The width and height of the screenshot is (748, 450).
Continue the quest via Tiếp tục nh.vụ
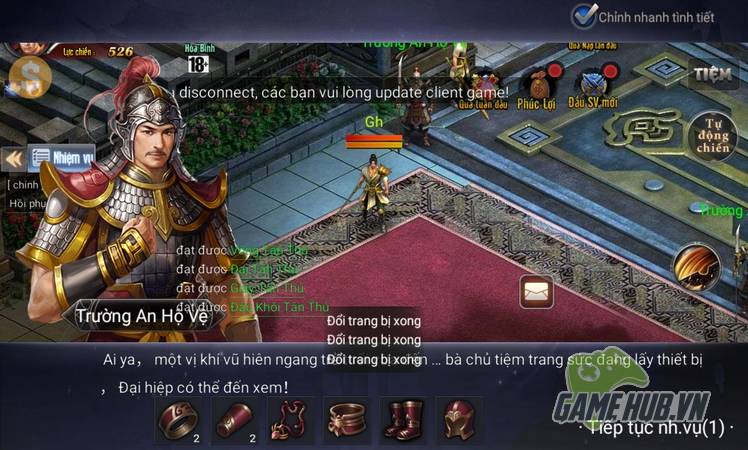655,427
